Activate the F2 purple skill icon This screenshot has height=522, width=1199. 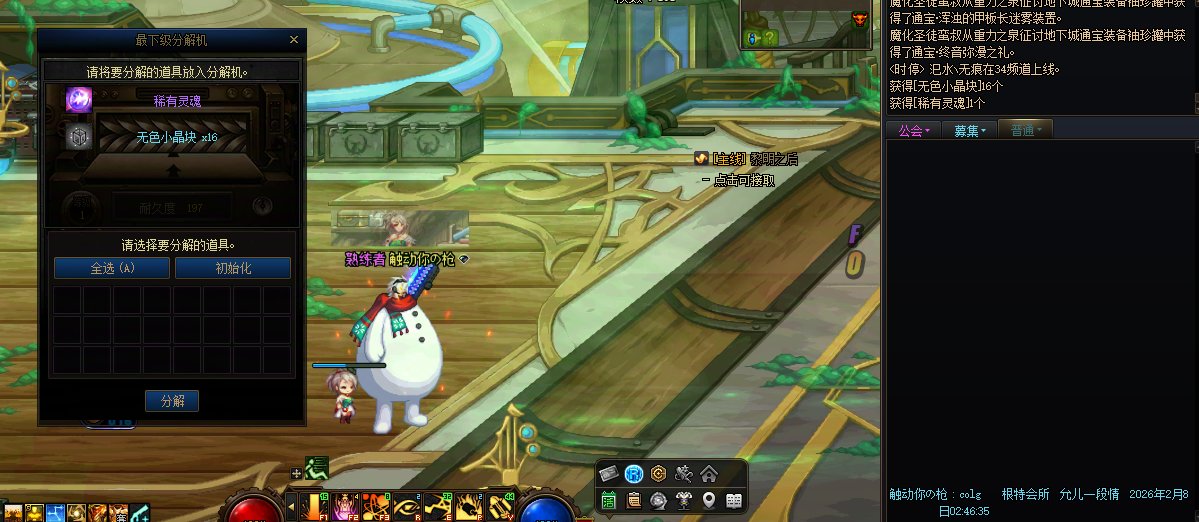pos(348,507)
